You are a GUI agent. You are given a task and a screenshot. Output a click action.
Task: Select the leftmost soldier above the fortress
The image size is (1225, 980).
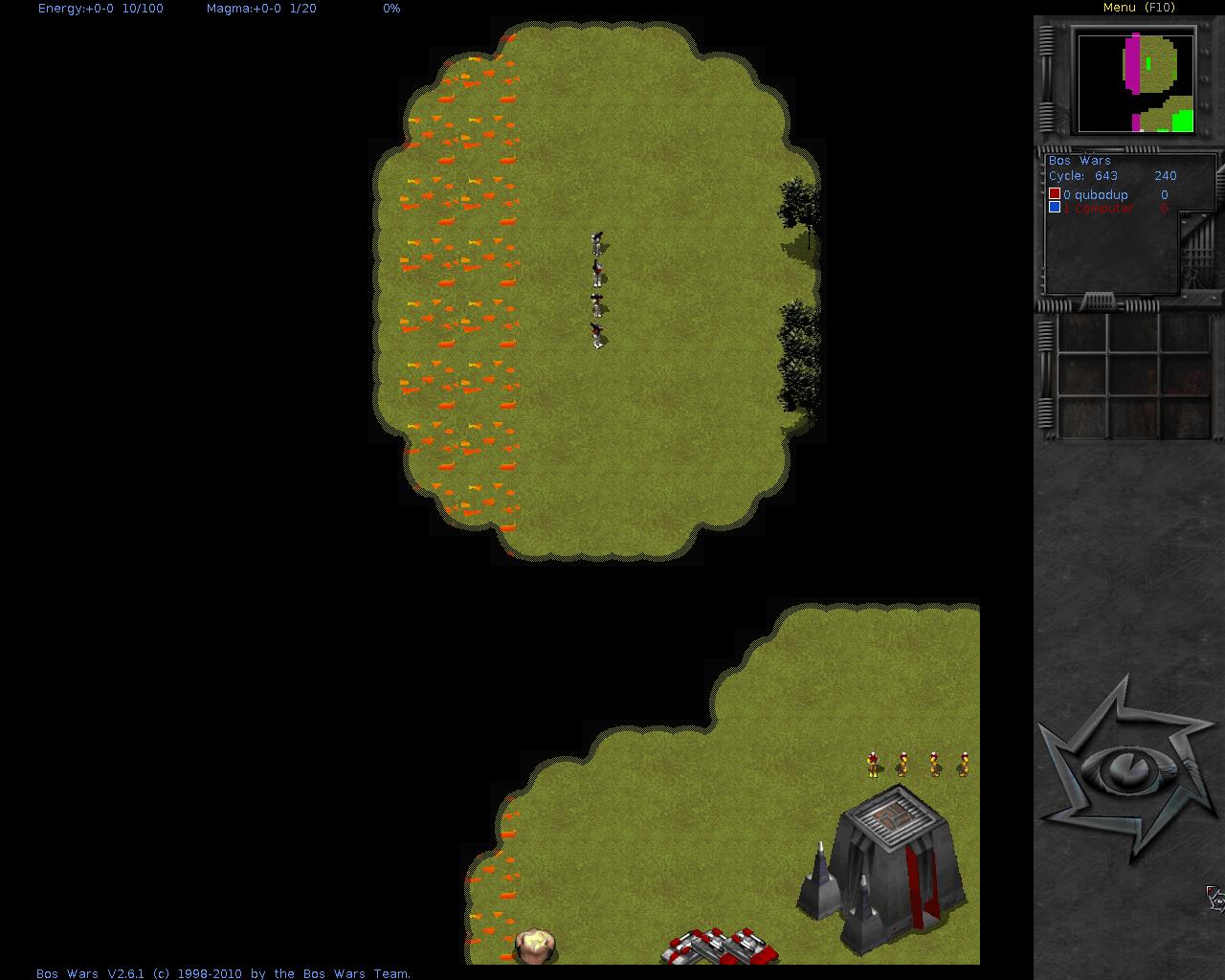tap(872, 766)
